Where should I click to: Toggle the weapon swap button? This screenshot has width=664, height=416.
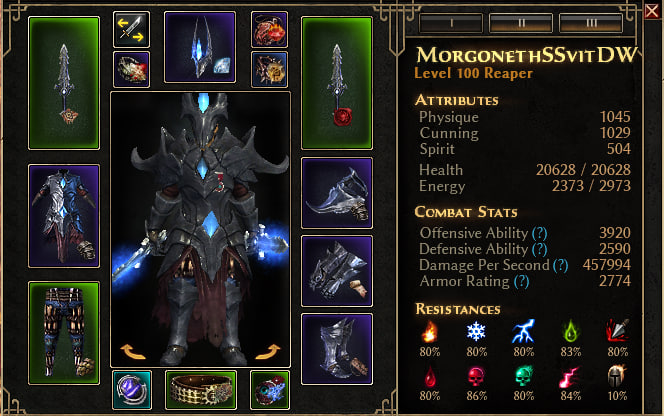tap(131, 28)
